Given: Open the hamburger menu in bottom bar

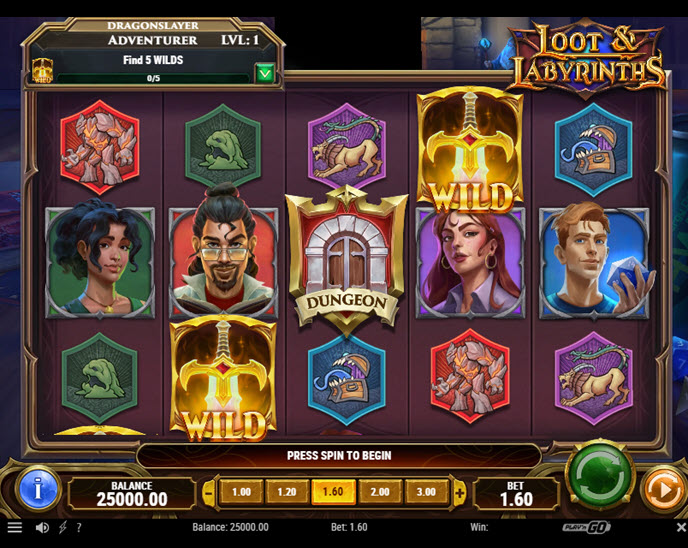Looking at the screenshot, I should [x=14, y=527].
